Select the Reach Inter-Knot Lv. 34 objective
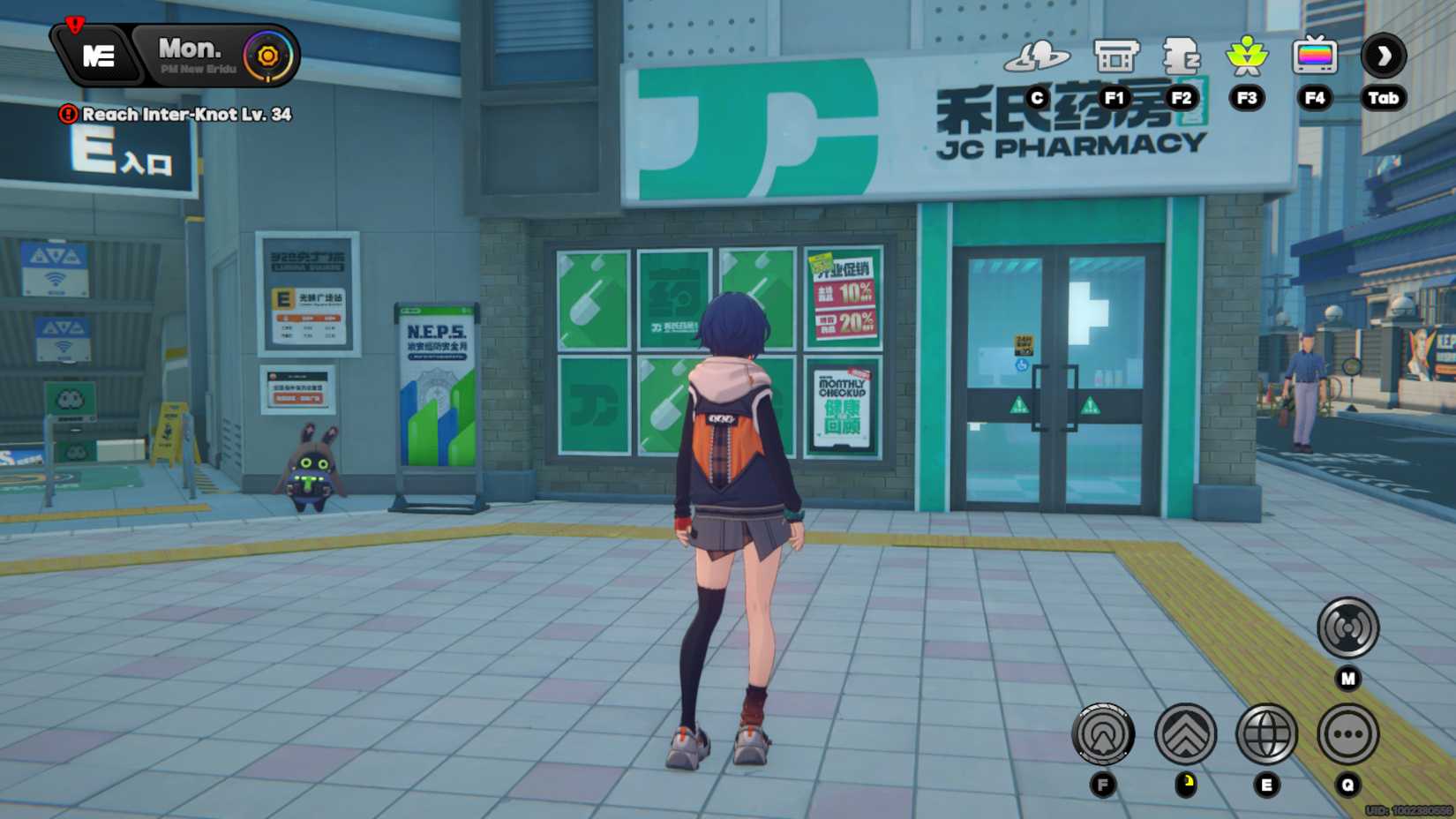The image size is (1456, 819). pyautogui.click(x=185, y=115)
